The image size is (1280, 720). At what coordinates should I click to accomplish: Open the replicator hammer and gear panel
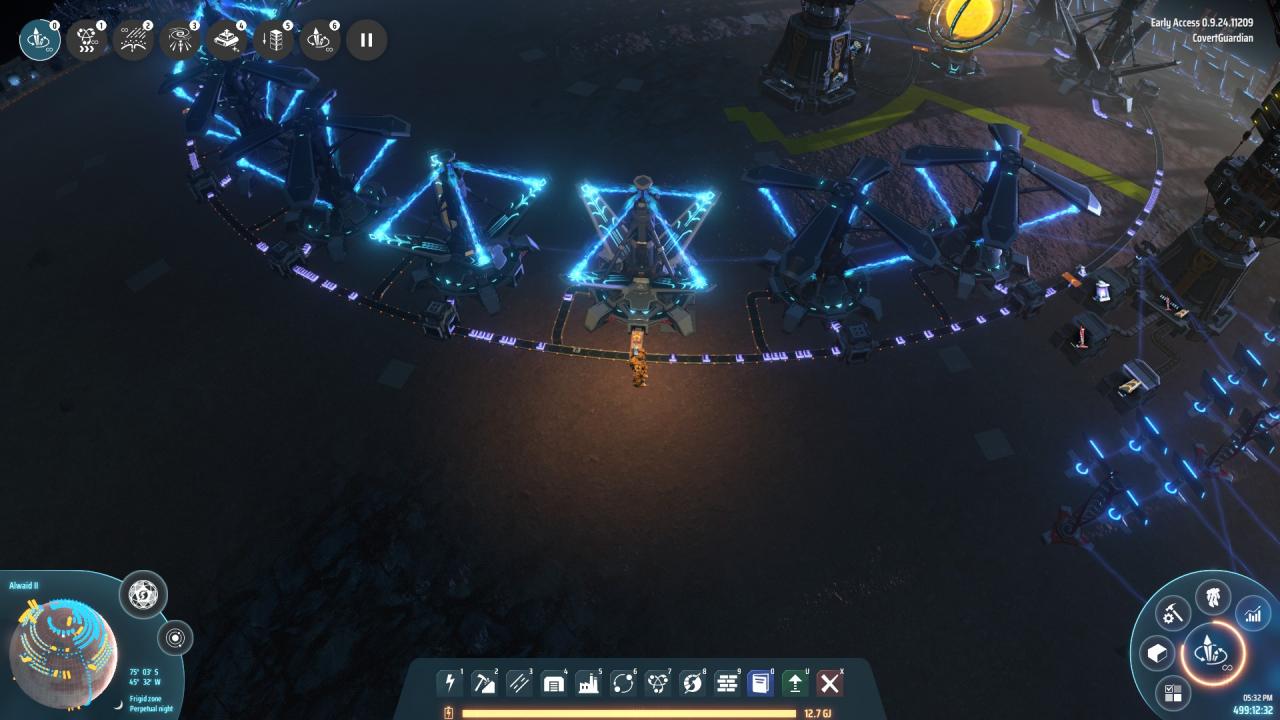[x=1172, y=614]
